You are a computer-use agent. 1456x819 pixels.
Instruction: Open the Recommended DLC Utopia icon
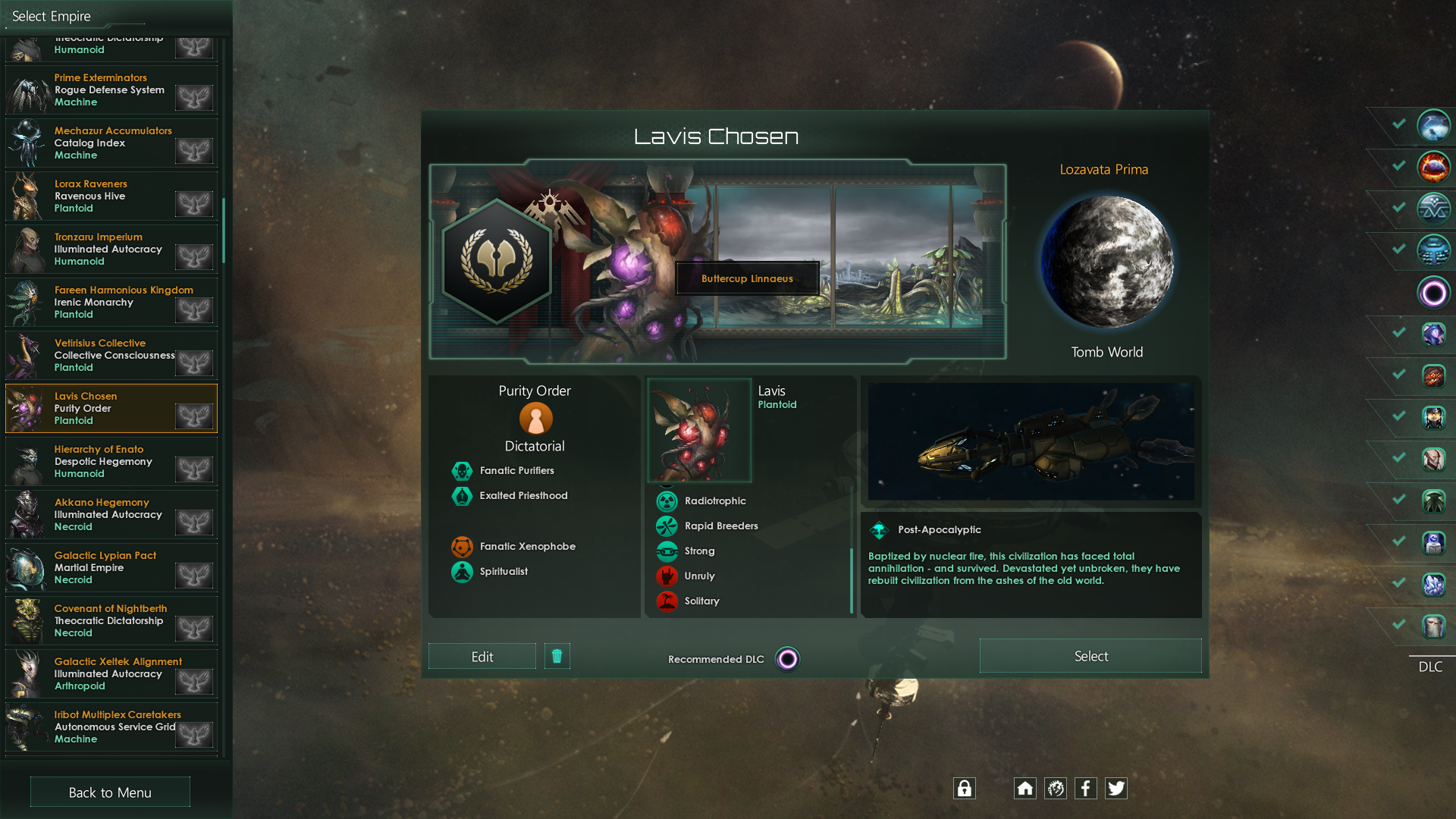point(787,659)
